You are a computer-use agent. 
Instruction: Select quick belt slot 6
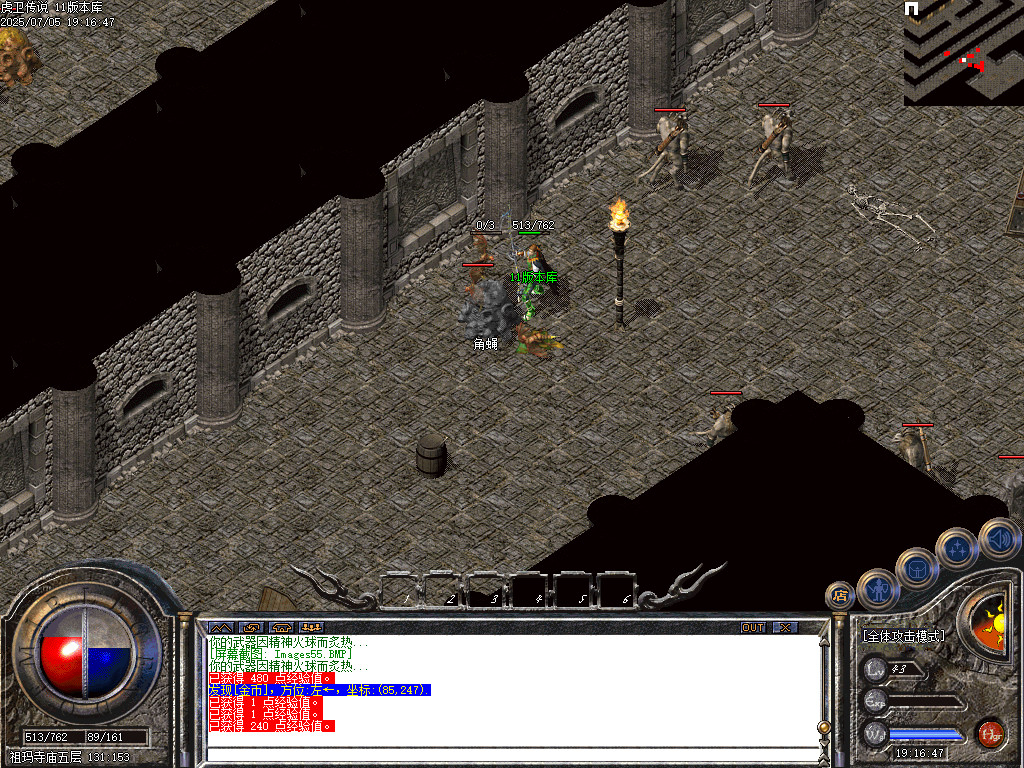619,590
